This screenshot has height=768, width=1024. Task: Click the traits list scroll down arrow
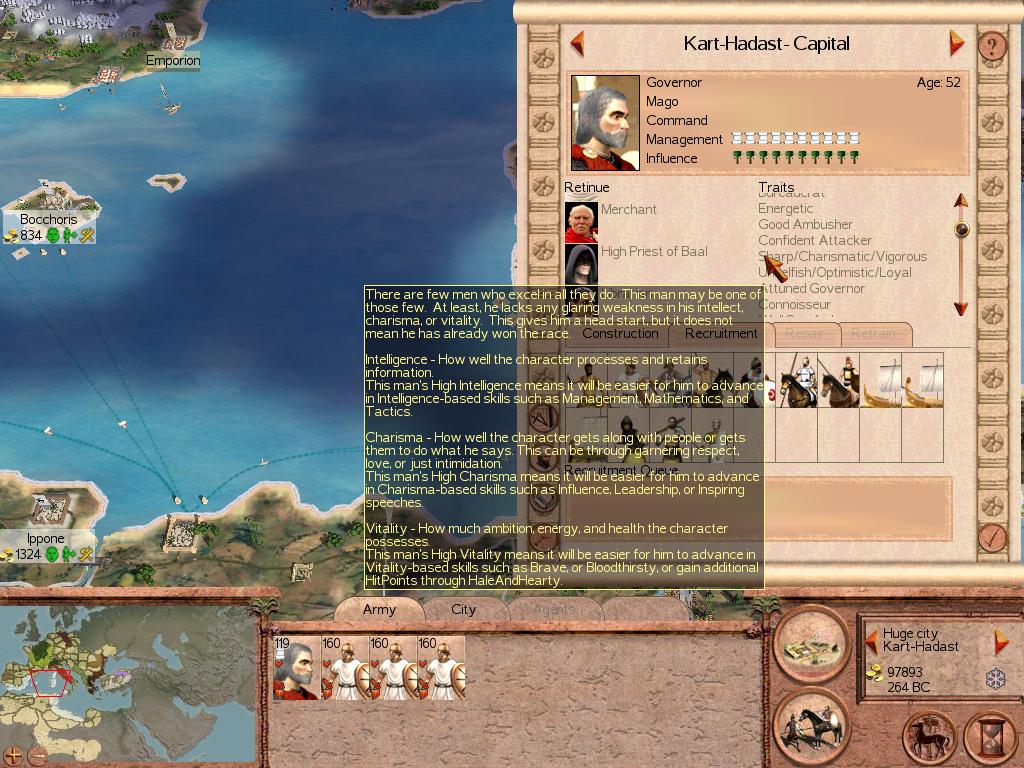click(961, 308)
